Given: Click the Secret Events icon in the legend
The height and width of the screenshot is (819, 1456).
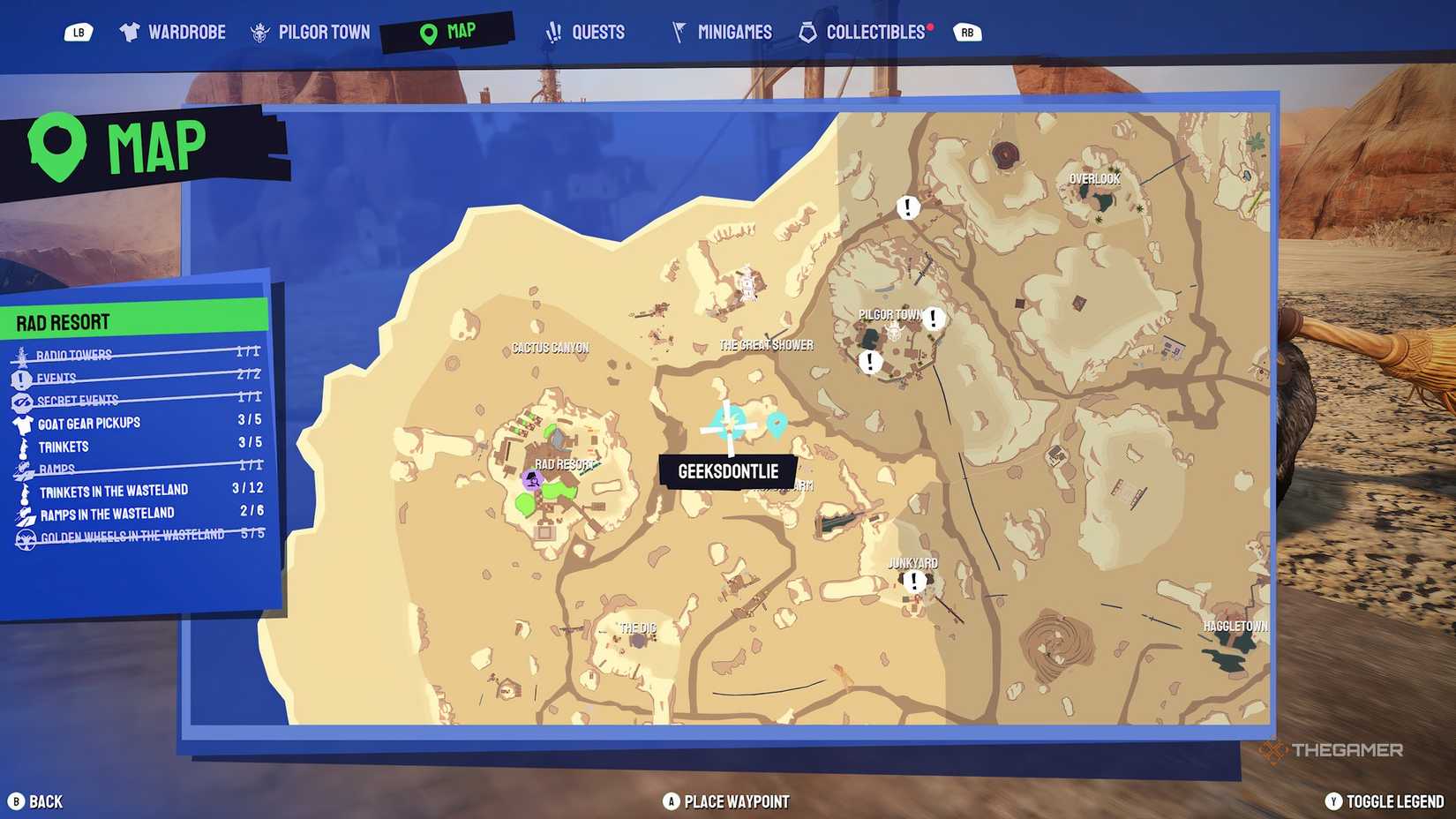Looking at the screenshot, I should (21, 399).
